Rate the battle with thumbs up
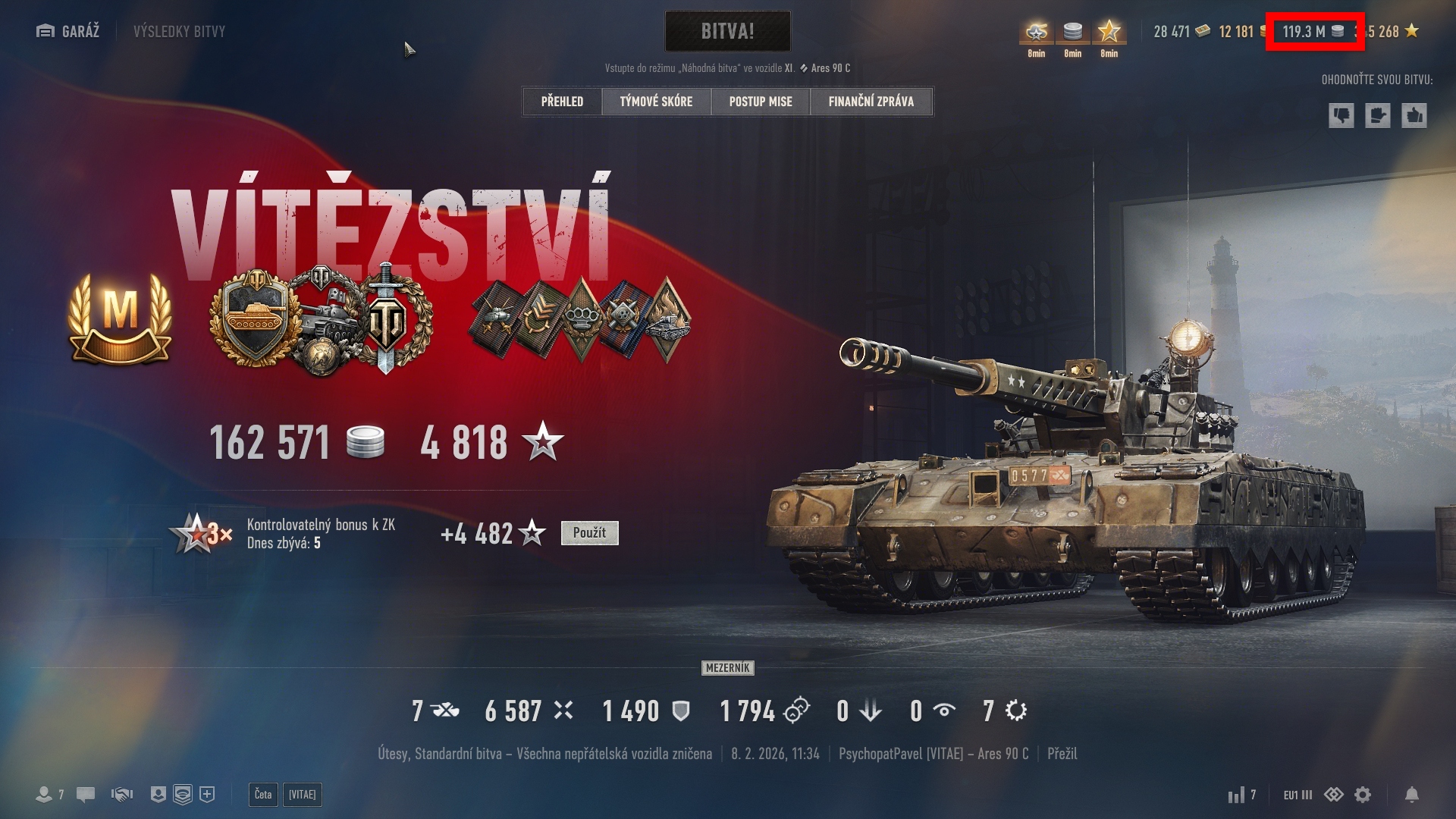 [1414, 116]
